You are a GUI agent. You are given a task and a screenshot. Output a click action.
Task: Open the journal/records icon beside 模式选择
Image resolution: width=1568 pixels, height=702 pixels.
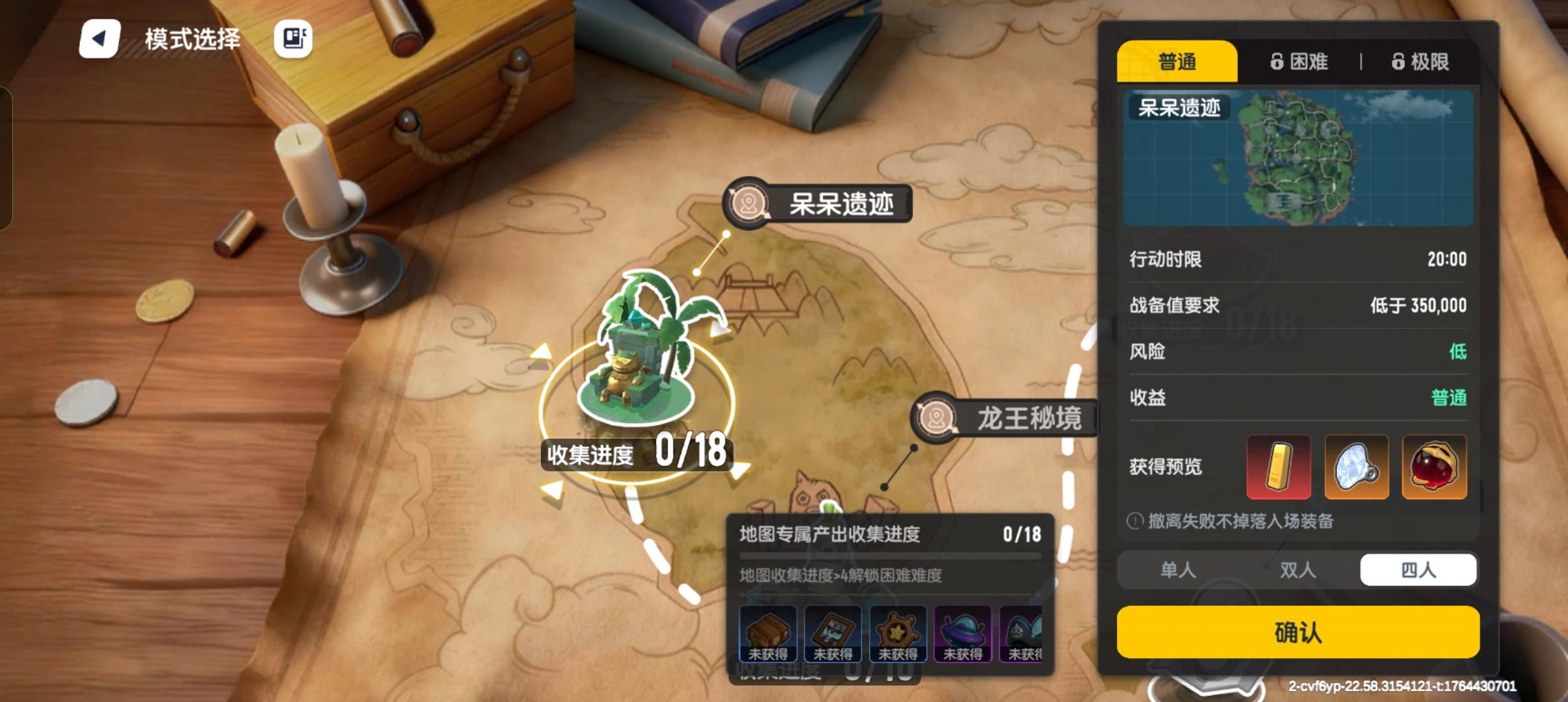293,39
